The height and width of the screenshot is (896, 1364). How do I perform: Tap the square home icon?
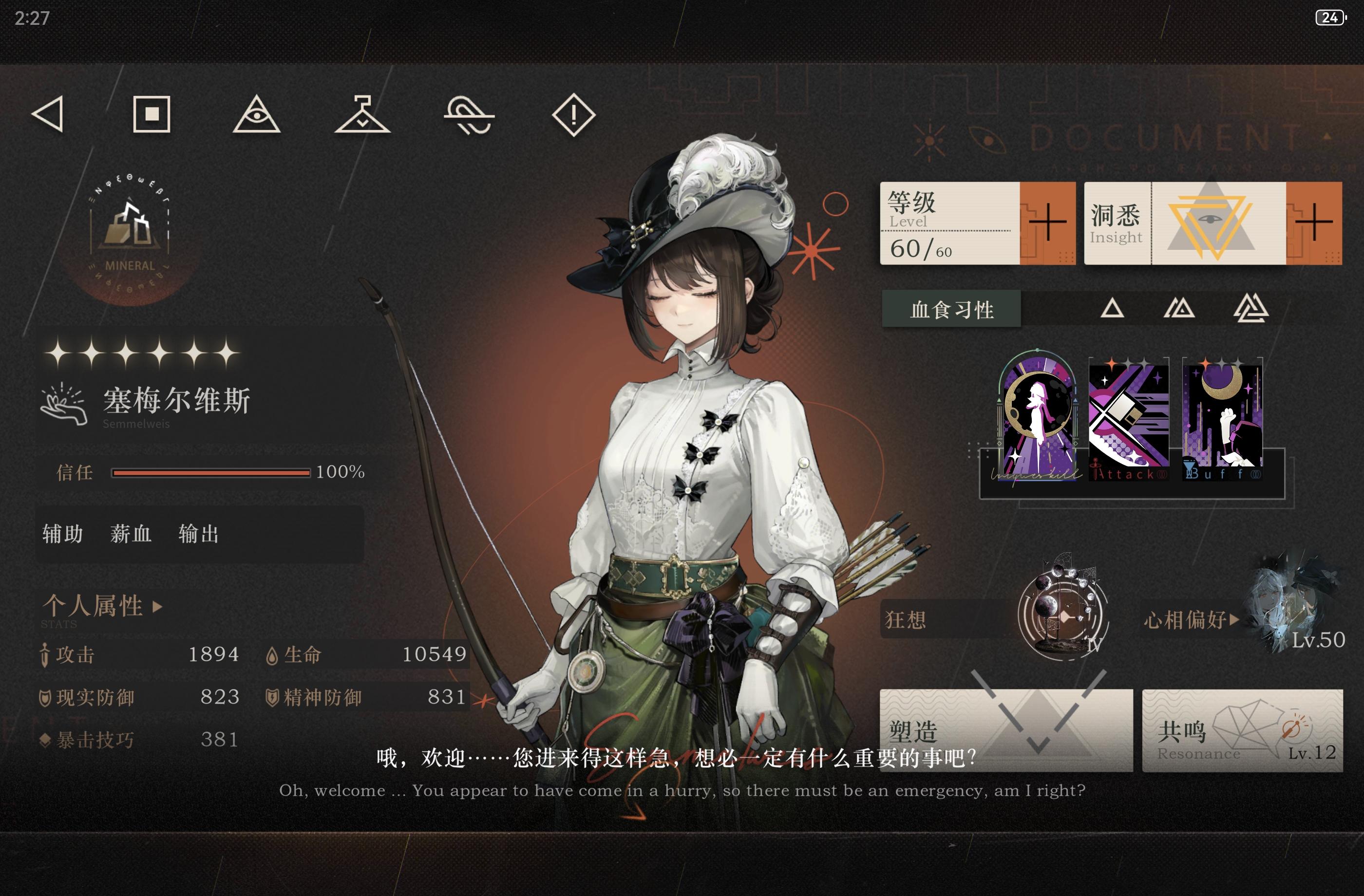(x=152, y=114)
